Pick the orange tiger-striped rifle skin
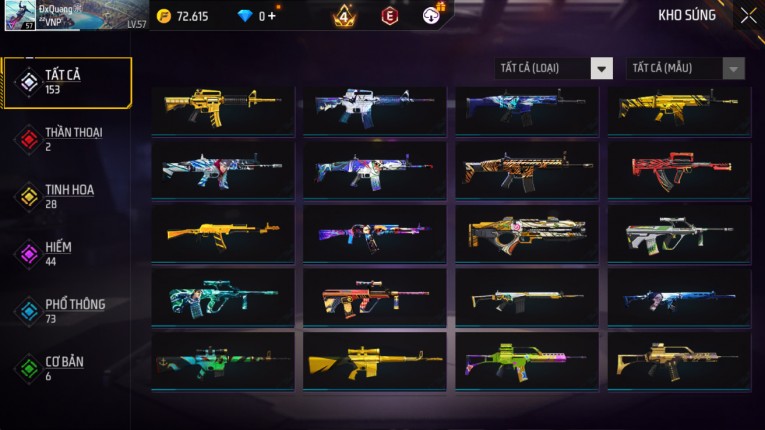The height and width of the screenshot is (430, 765). coord(526,169)
